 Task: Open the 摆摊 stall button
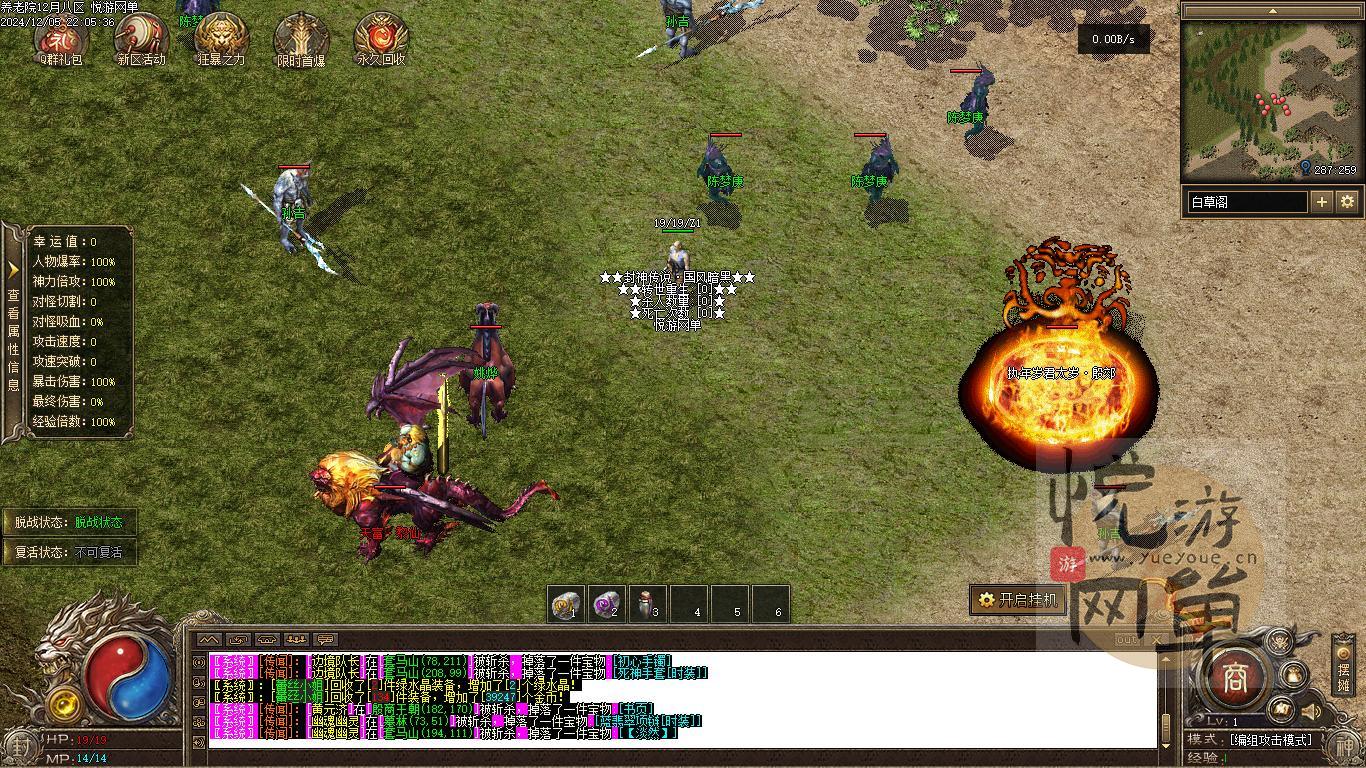pyautogui.click(x=1343, y=668)
